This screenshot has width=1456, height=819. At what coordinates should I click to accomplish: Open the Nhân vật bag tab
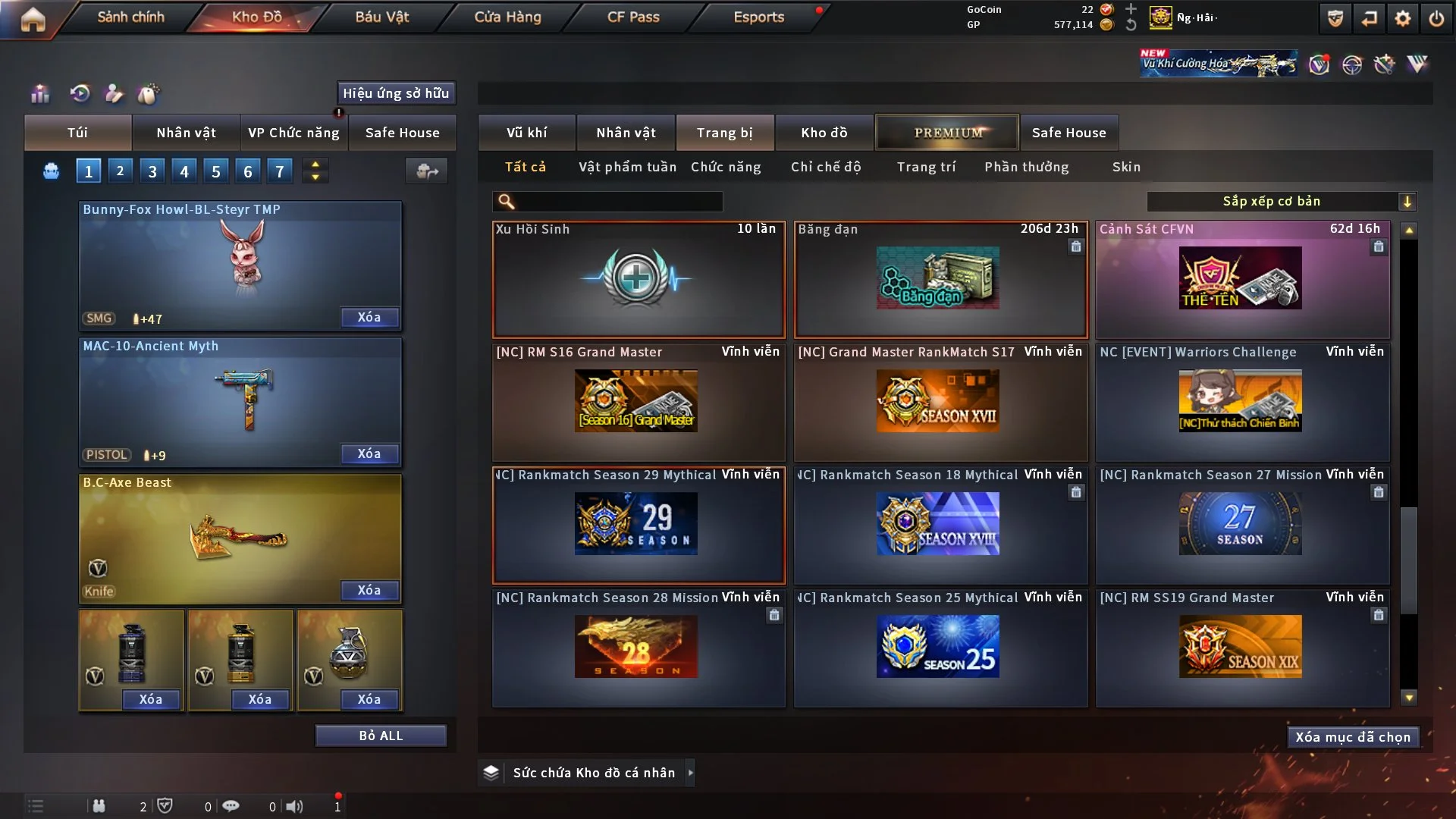coord(186,133)
